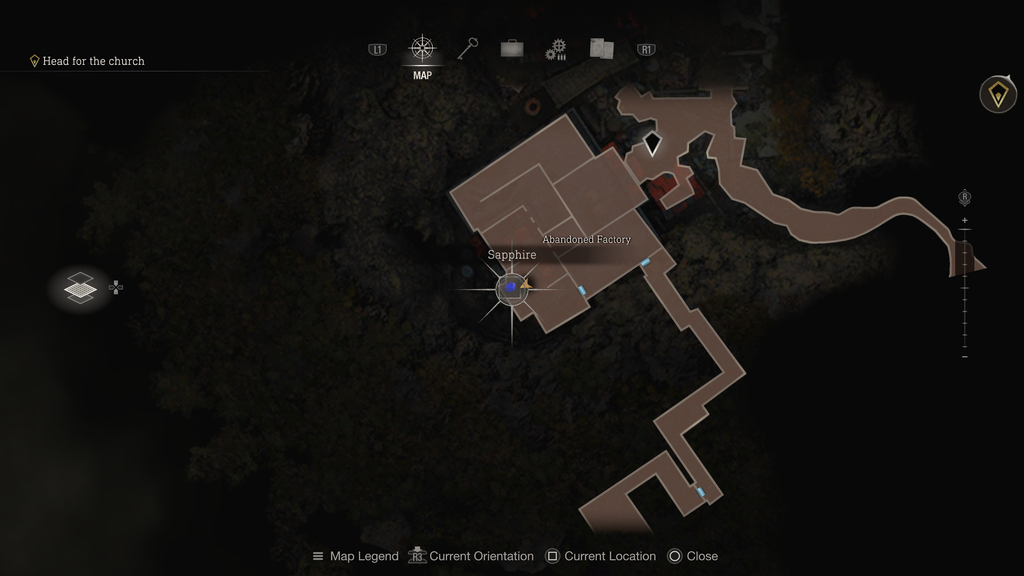Select the floor layers icon
This screenshot has width=1024, height=576.
80,288
